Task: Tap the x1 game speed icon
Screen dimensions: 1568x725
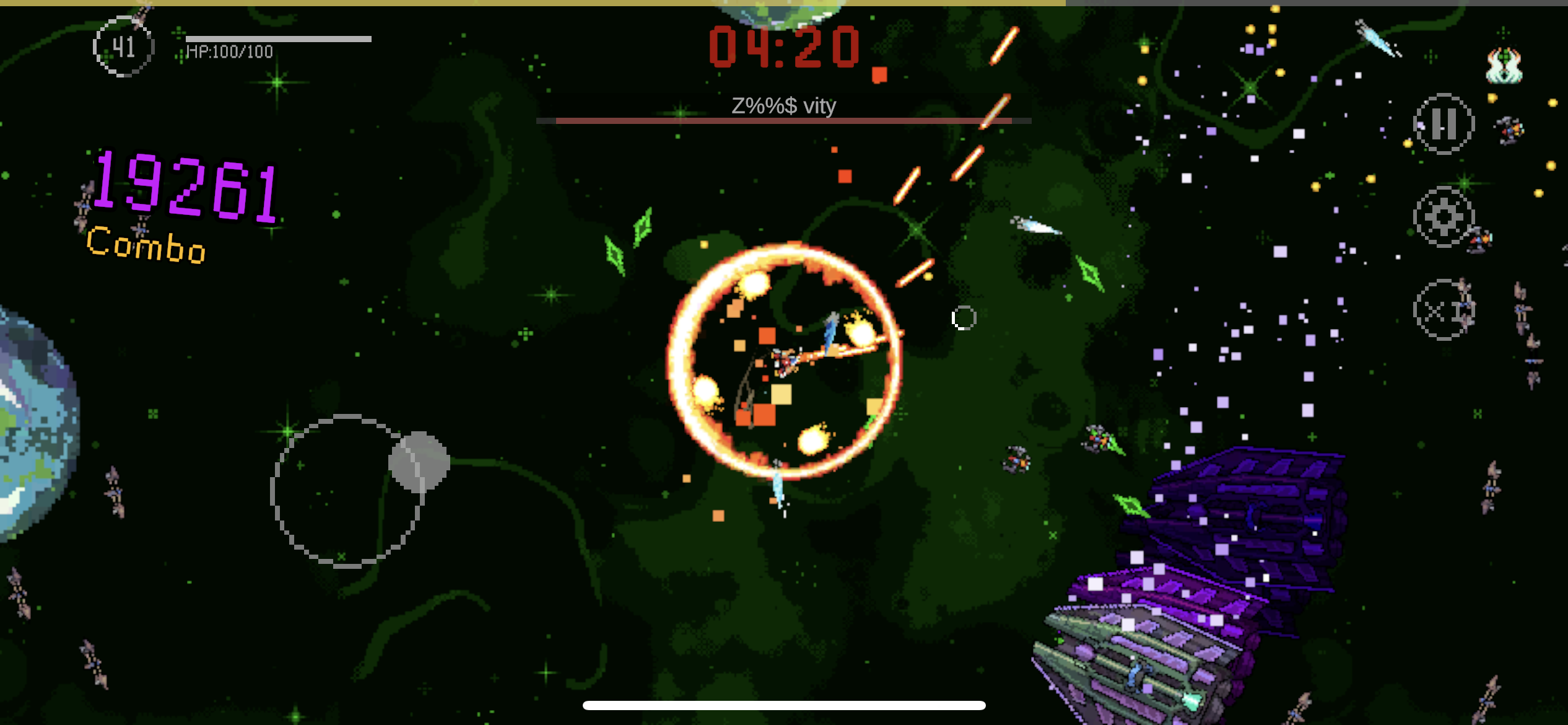Action: [1445, 310]
